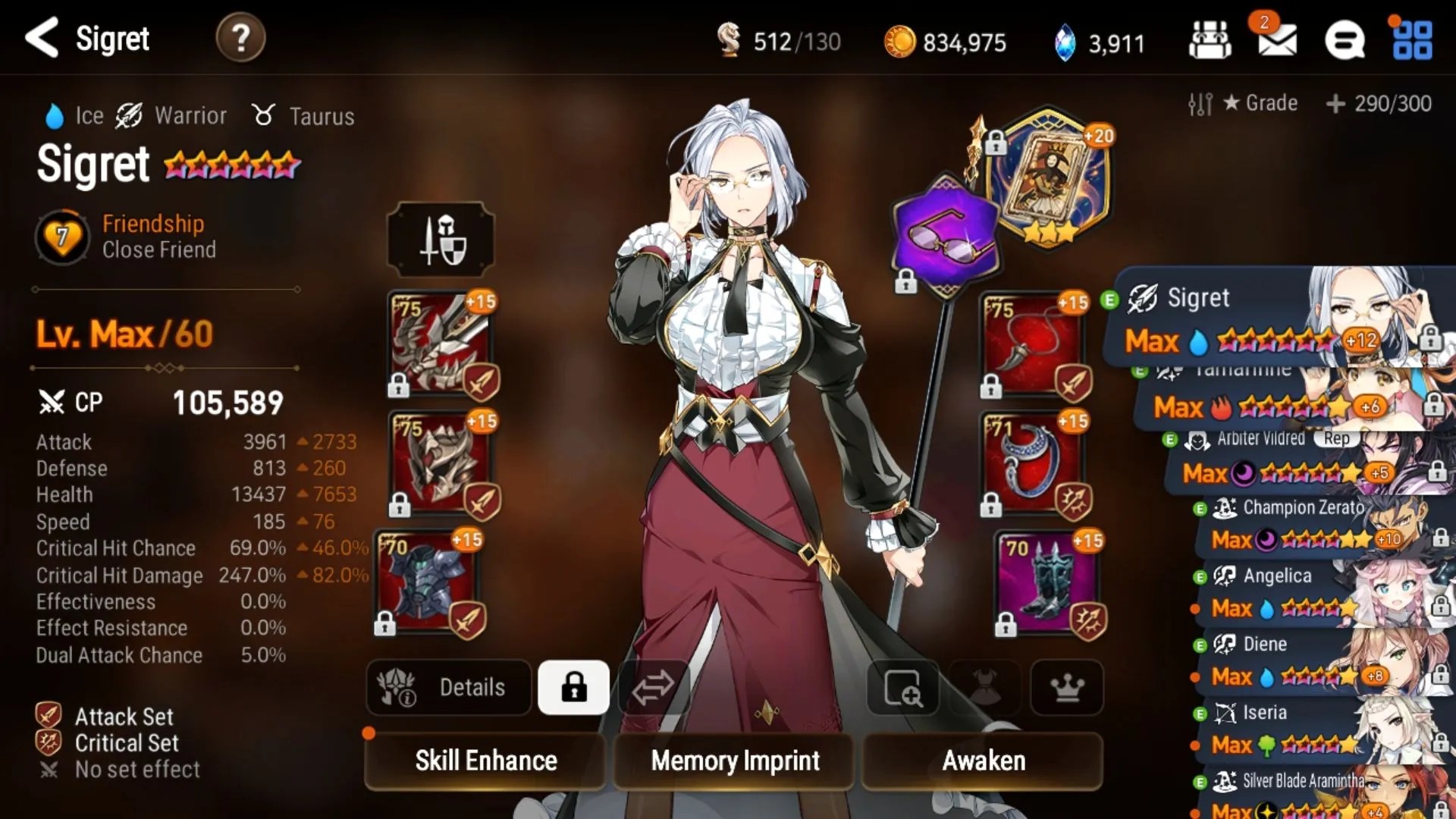
Task: Select the level 70 boots slot
Action: pos(1048,582)
